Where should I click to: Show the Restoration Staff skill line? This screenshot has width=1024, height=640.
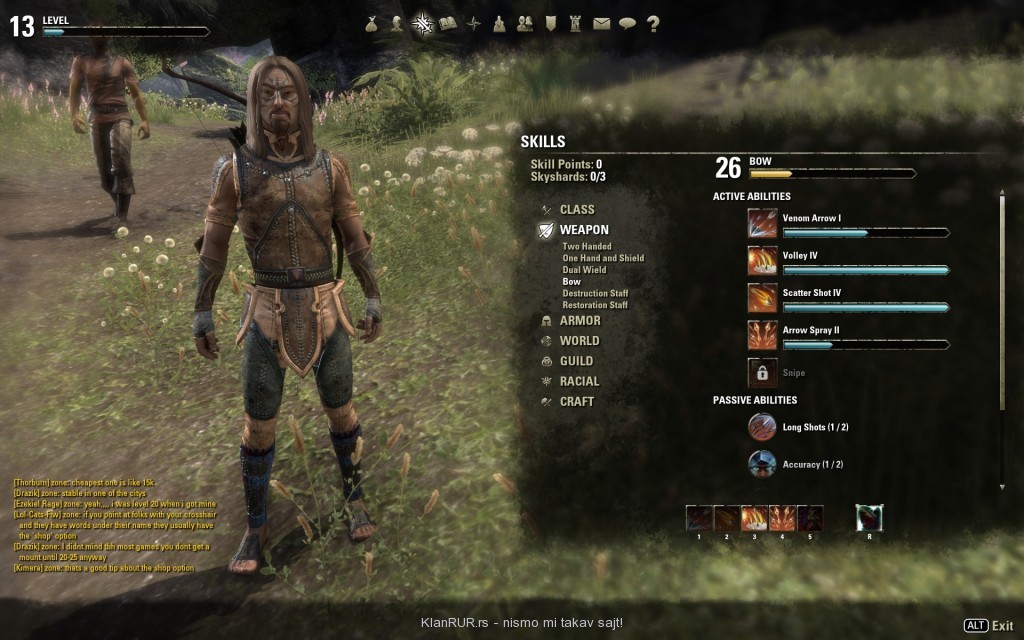click(x=595, y=305)
